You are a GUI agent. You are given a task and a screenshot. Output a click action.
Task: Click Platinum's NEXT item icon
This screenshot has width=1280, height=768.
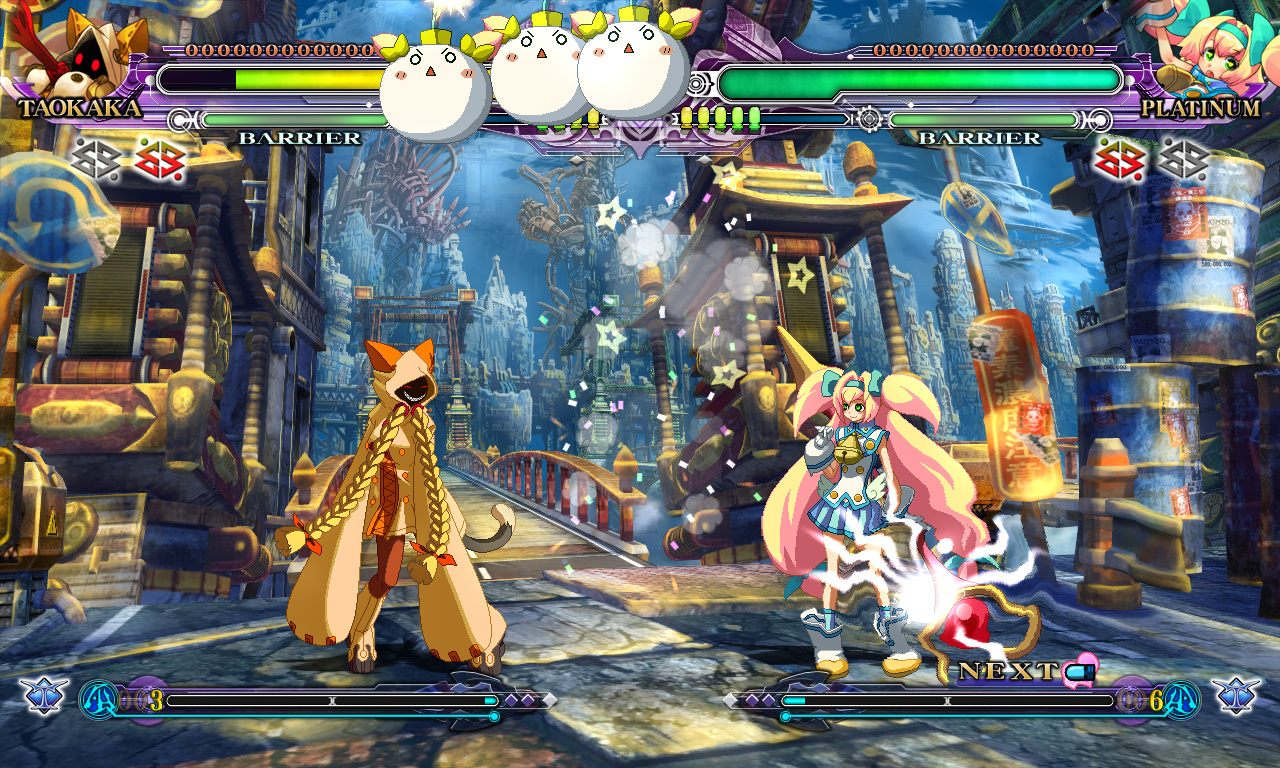[1080, 669]
